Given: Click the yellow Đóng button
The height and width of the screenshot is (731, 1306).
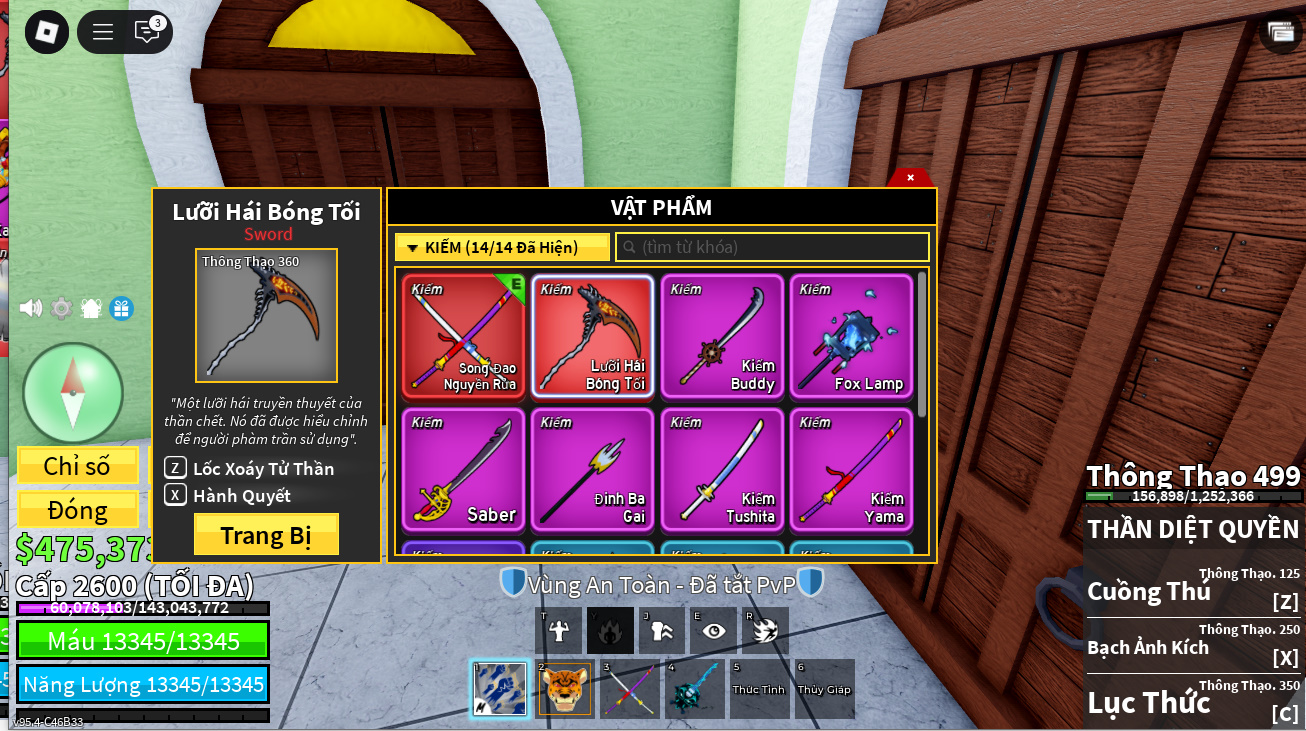Looking at the screenshot, I should [78, 510].
